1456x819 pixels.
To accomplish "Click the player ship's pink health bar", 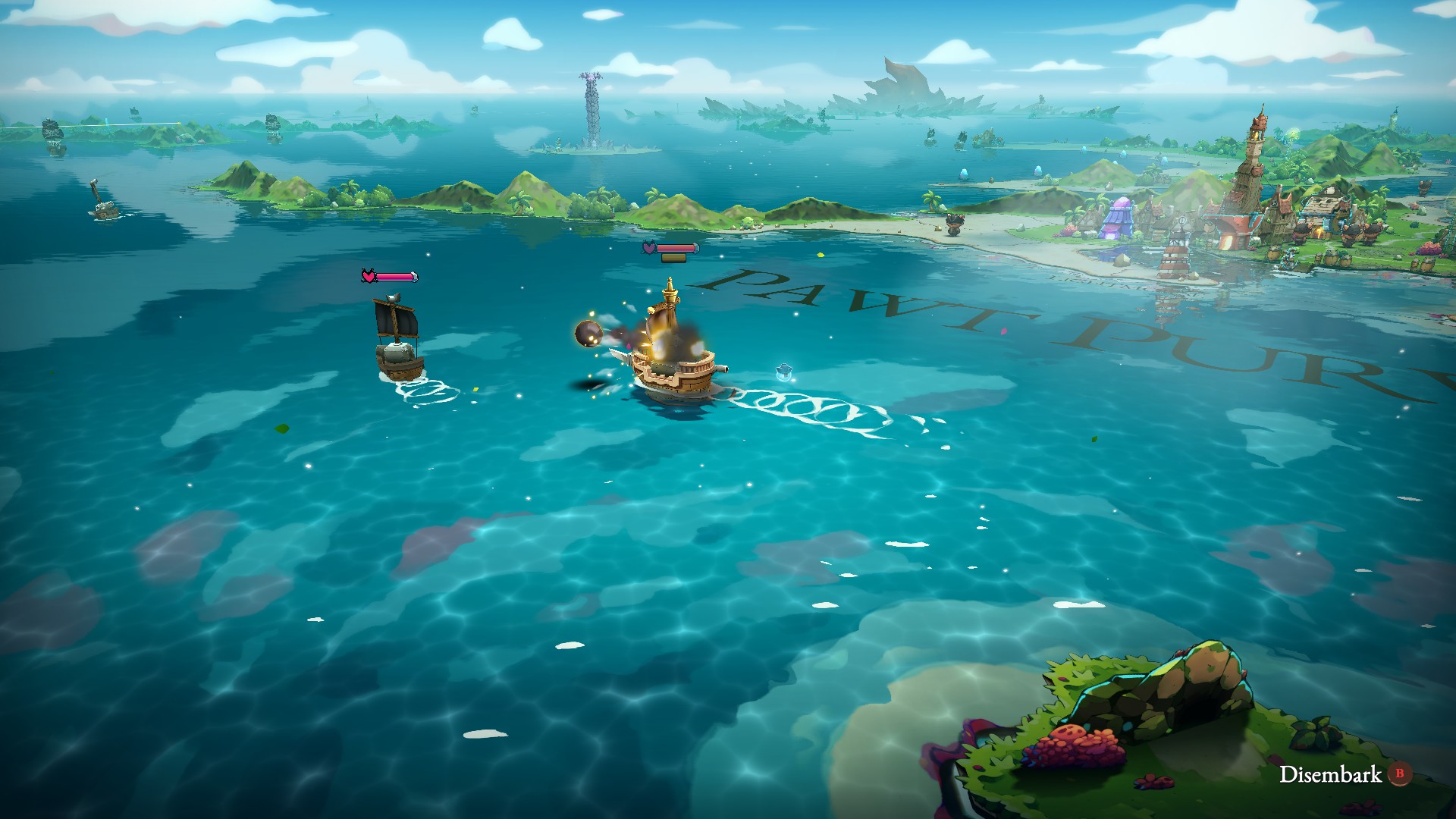I will (676, 248).
